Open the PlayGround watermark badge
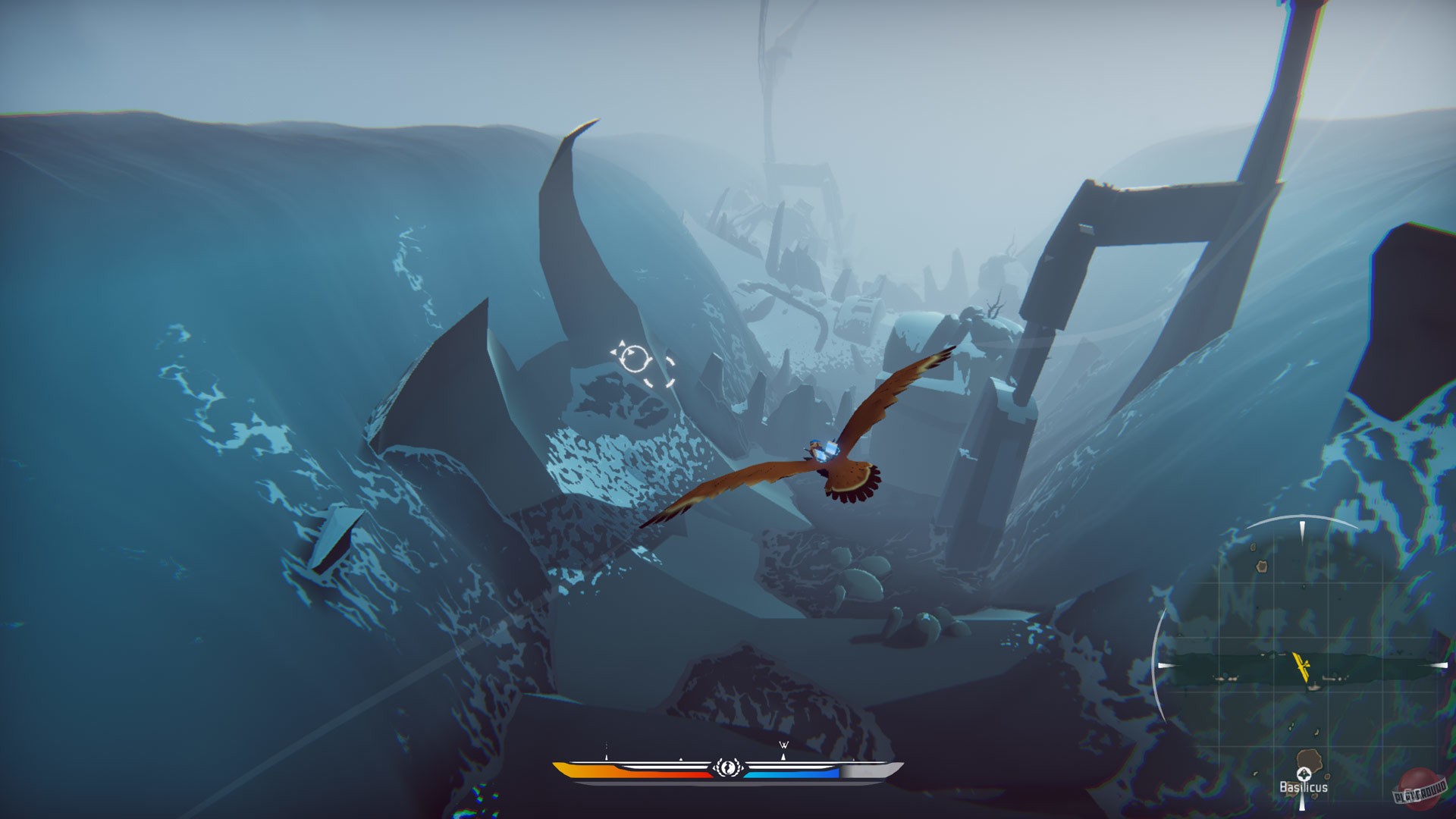The height and width of the screenshot is (819, 1456). click(x=1420, y=787)
